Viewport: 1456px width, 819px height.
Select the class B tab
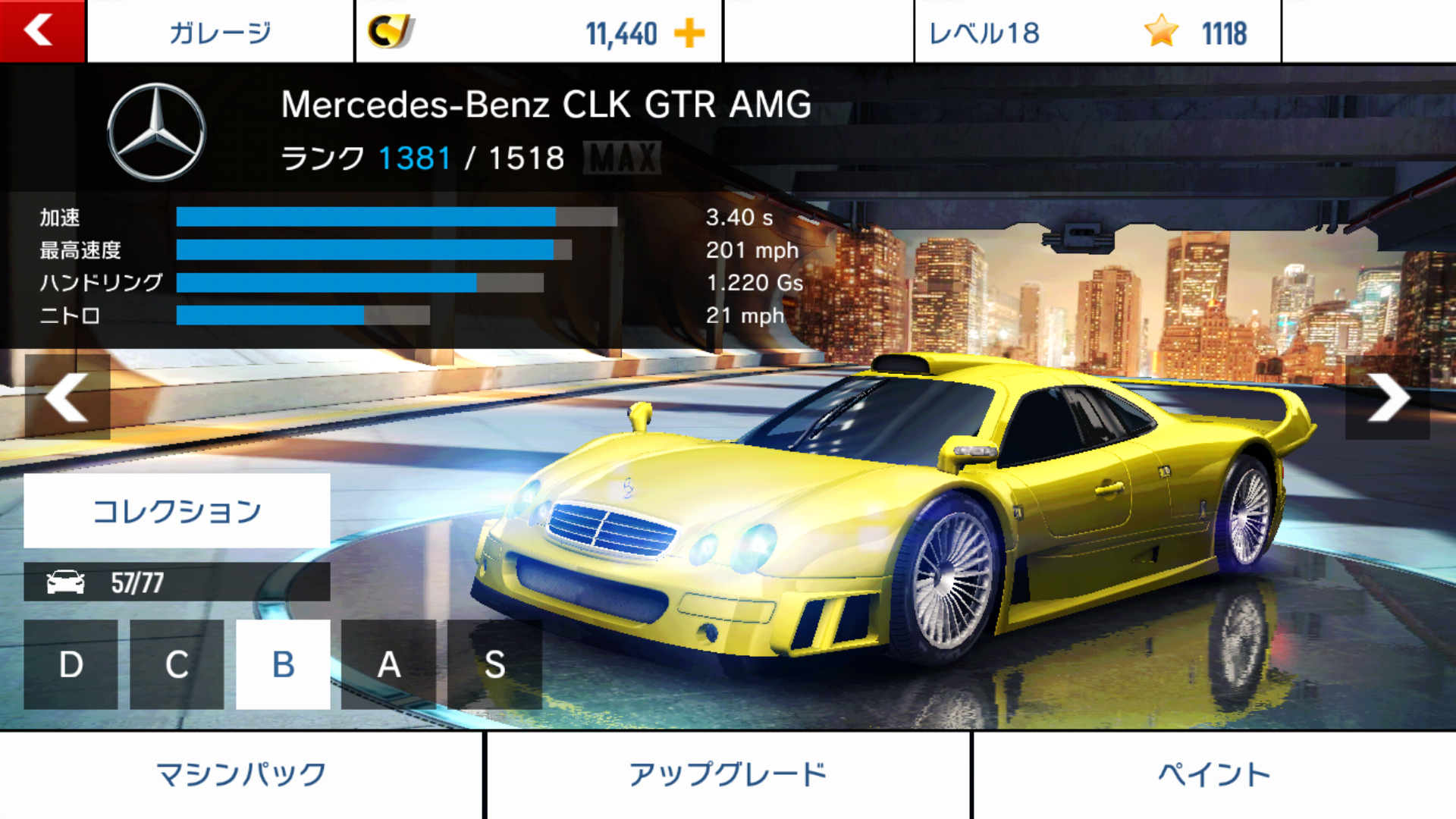pyautogui.click(x=283, y=664)
